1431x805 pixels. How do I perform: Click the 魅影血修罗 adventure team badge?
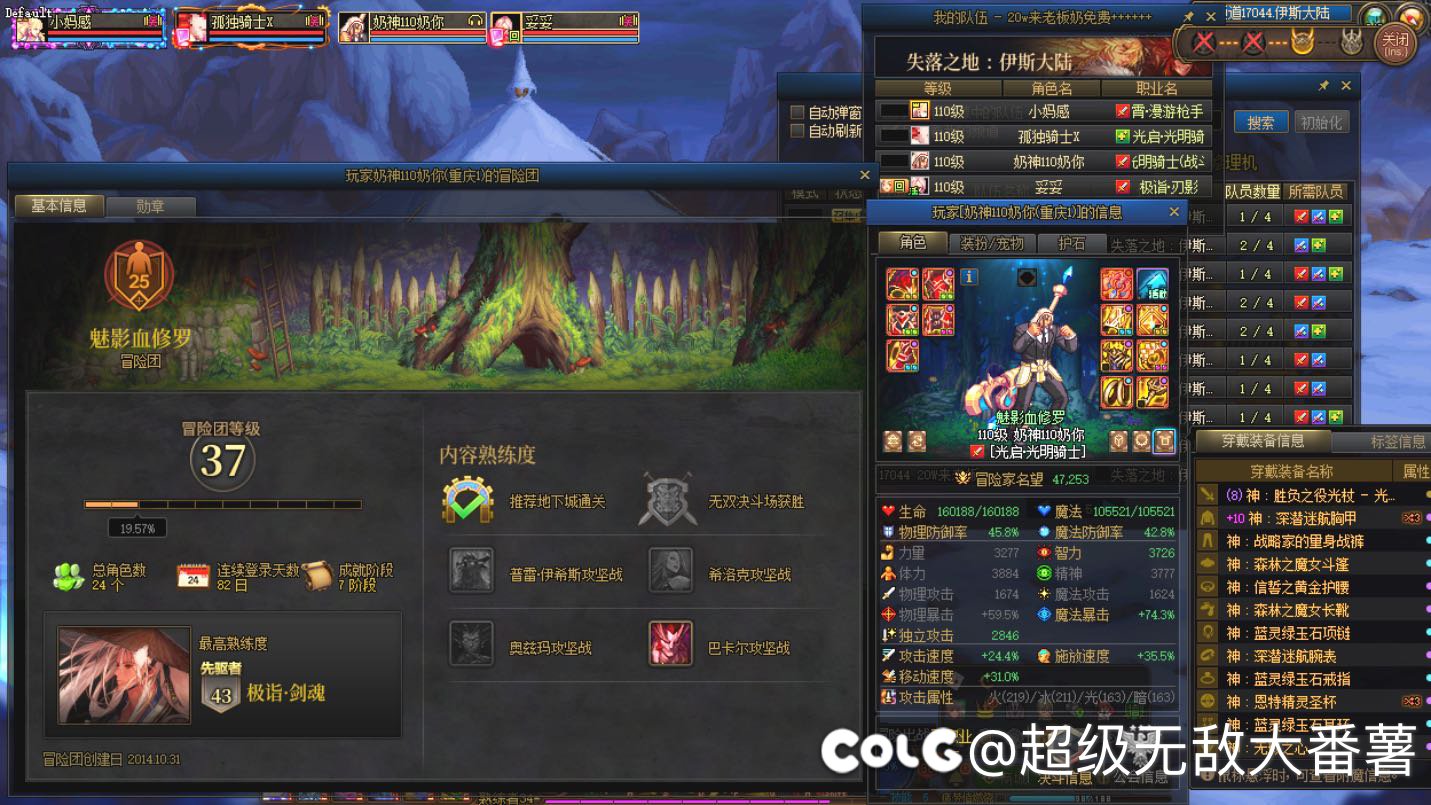coord(138,280)
